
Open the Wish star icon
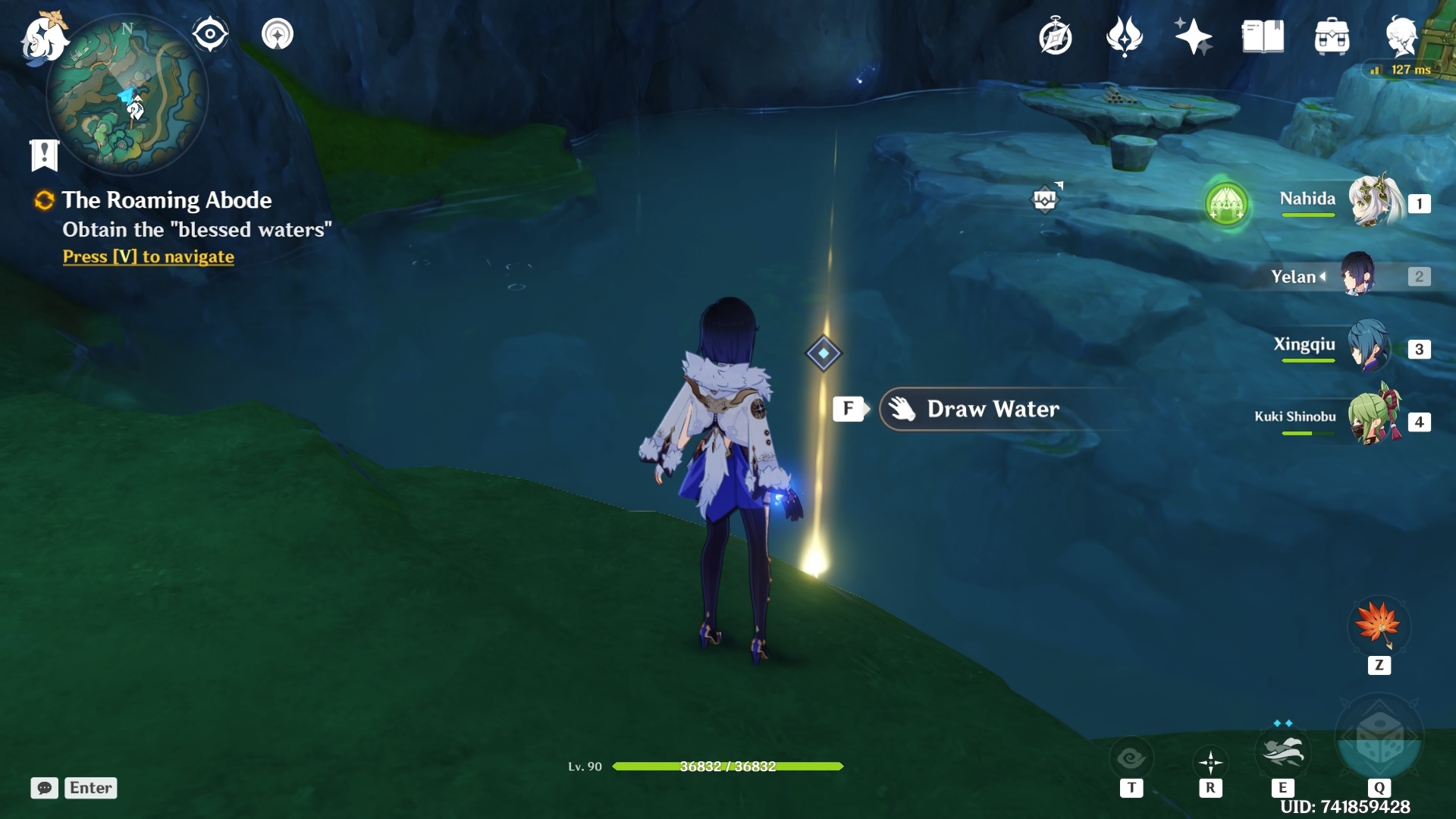click(1193, 36)
